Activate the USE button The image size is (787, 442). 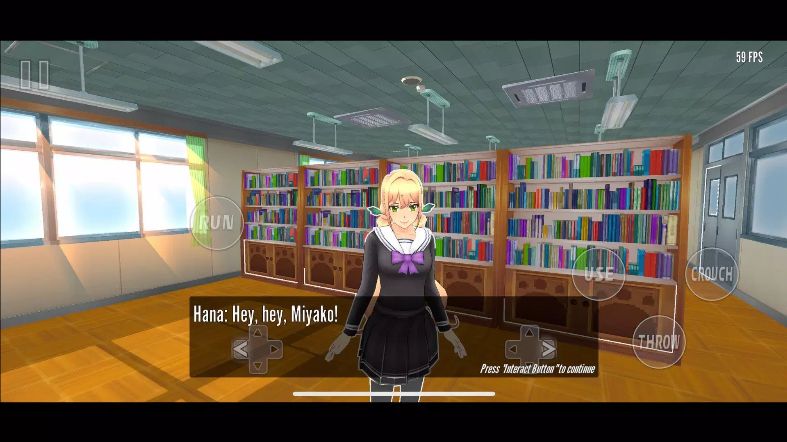click(598, 273)
